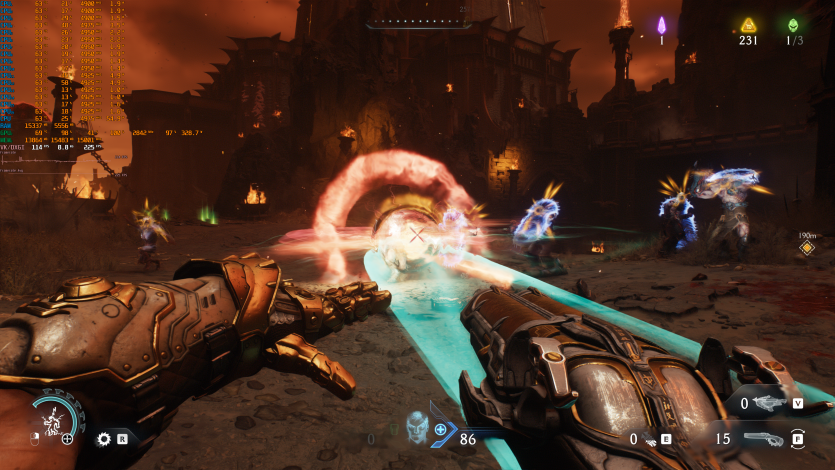Click the gauntlet melee weapon icon
Image resolution: width=835 pixels, height=470 pixels.
651,439
